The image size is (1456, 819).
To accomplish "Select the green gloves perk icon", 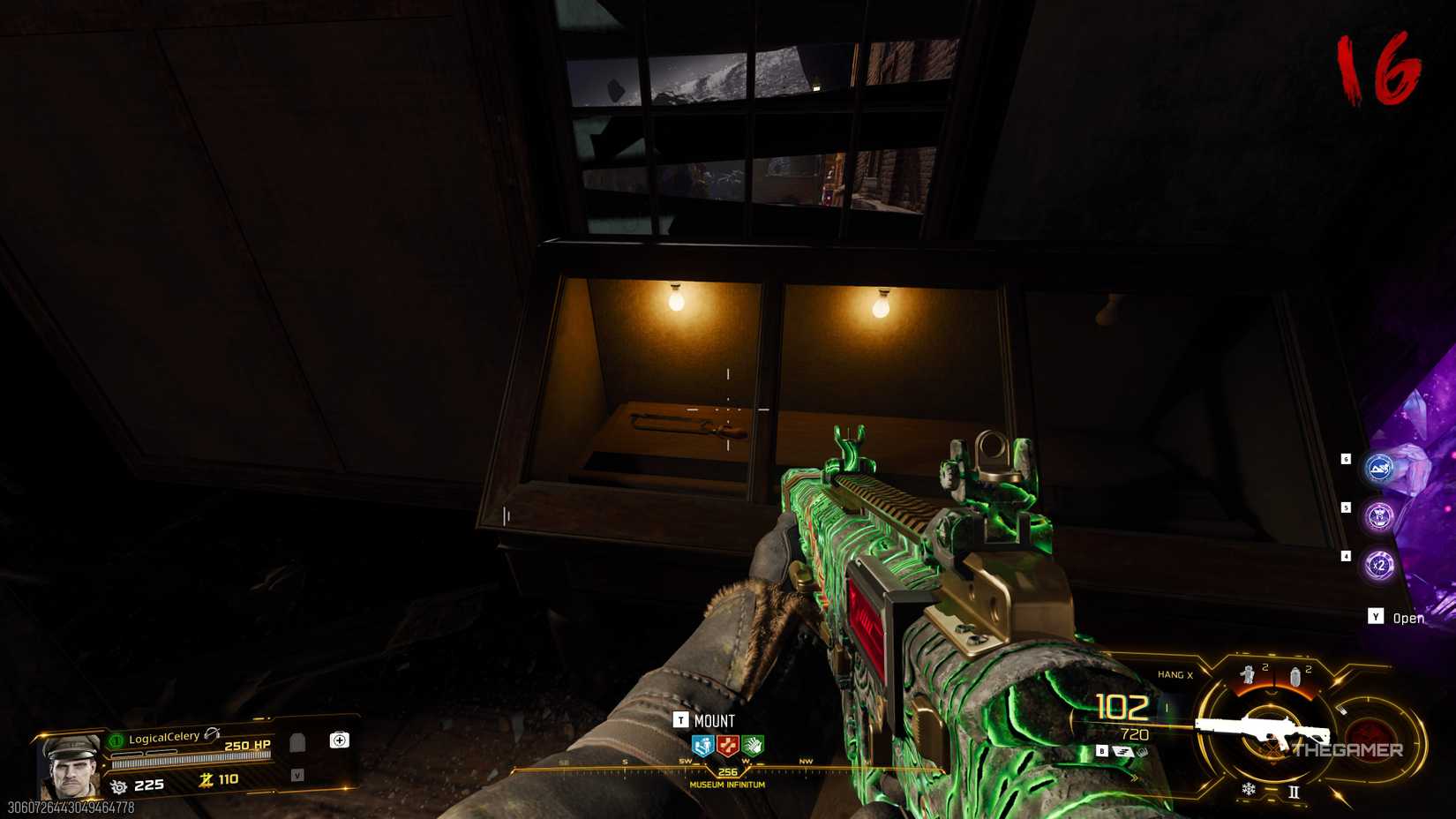I will 753,746.
